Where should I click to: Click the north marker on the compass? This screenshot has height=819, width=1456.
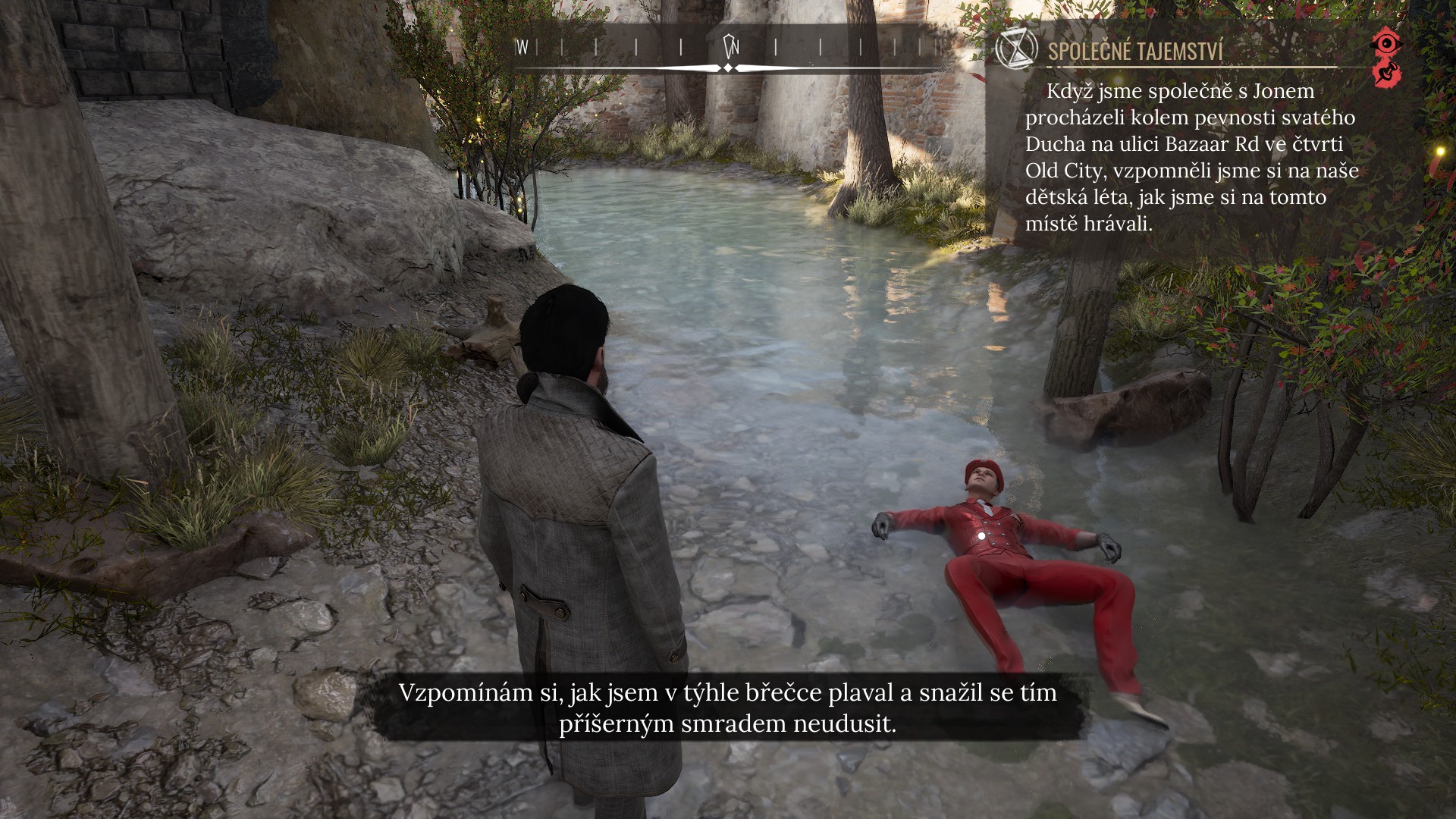(x=731, y=47)
